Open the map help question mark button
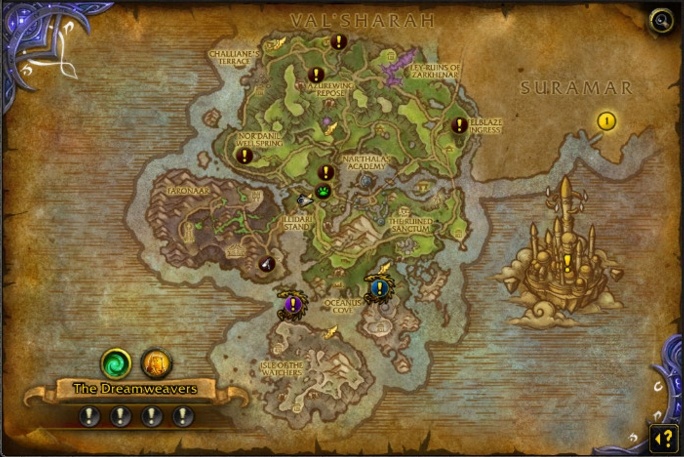The width and height of the screenshot is (684, 457). tap(661, 436)
